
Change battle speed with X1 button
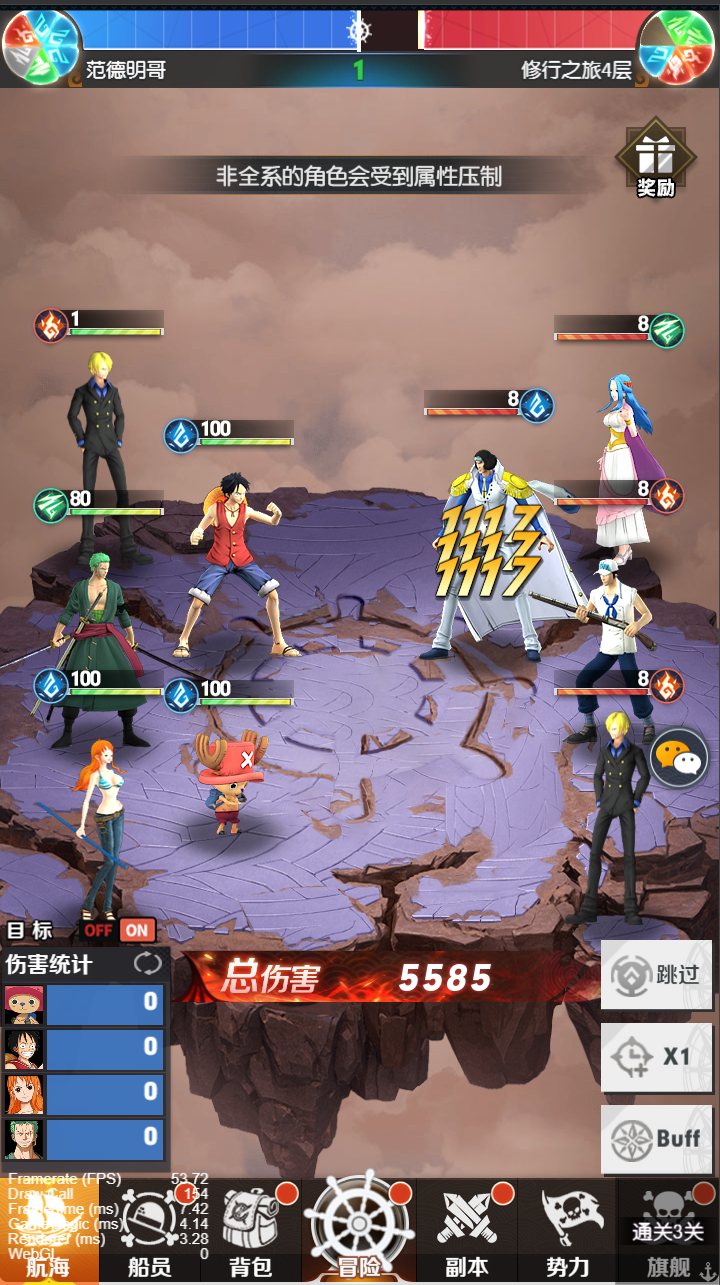pyautogui.click(x=657, y=1056)
